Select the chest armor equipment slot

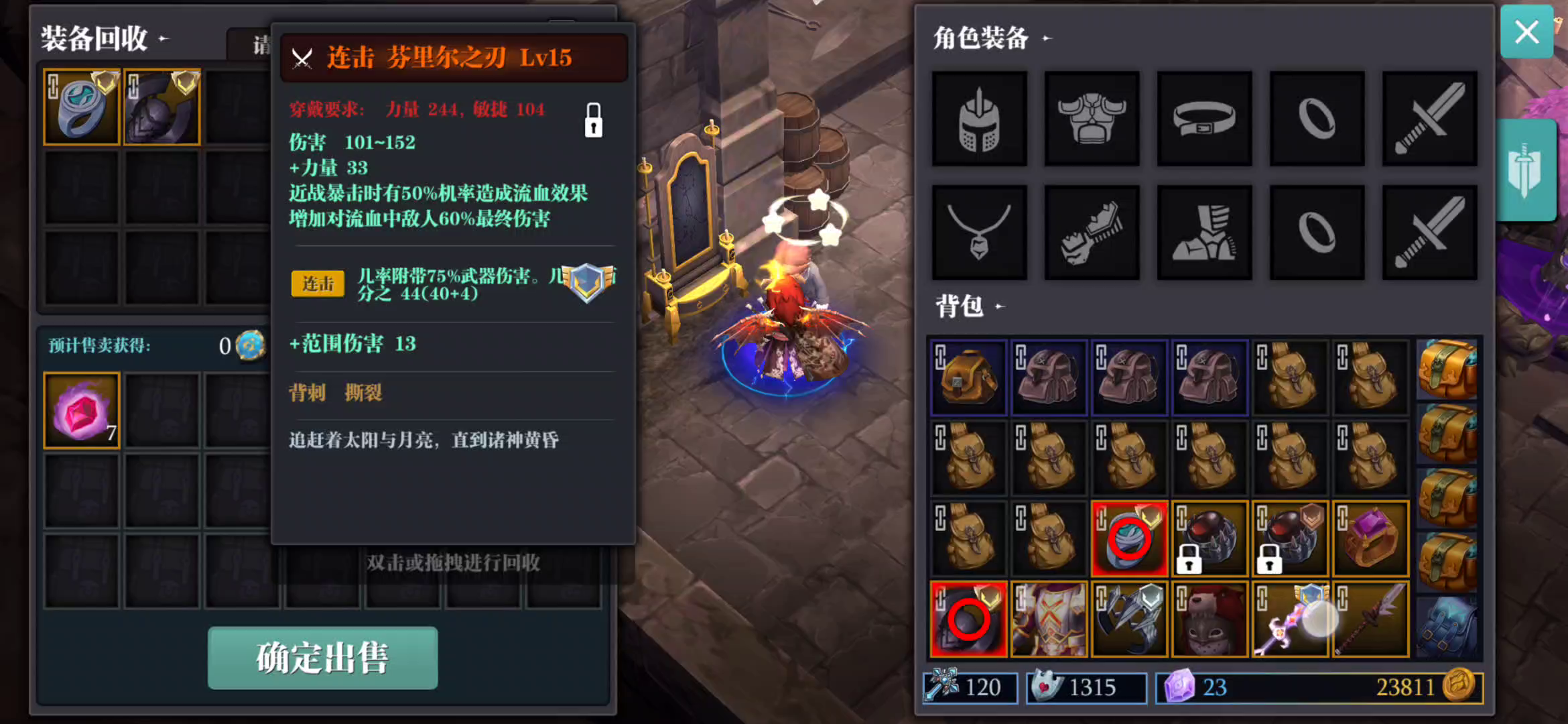(x=1092, y=119)
